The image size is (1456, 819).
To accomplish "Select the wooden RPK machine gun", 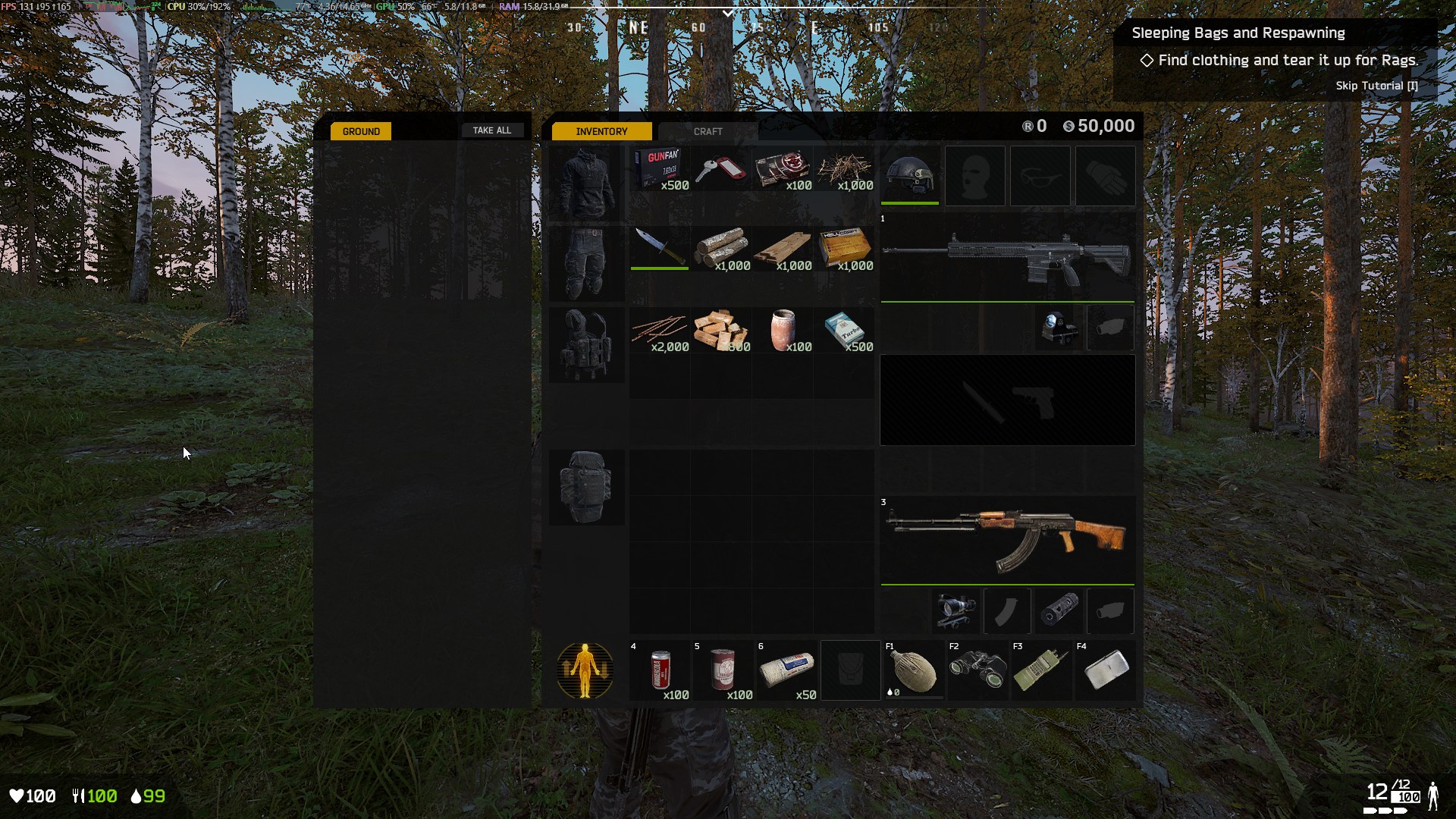I will click(x=1007, y=540).
